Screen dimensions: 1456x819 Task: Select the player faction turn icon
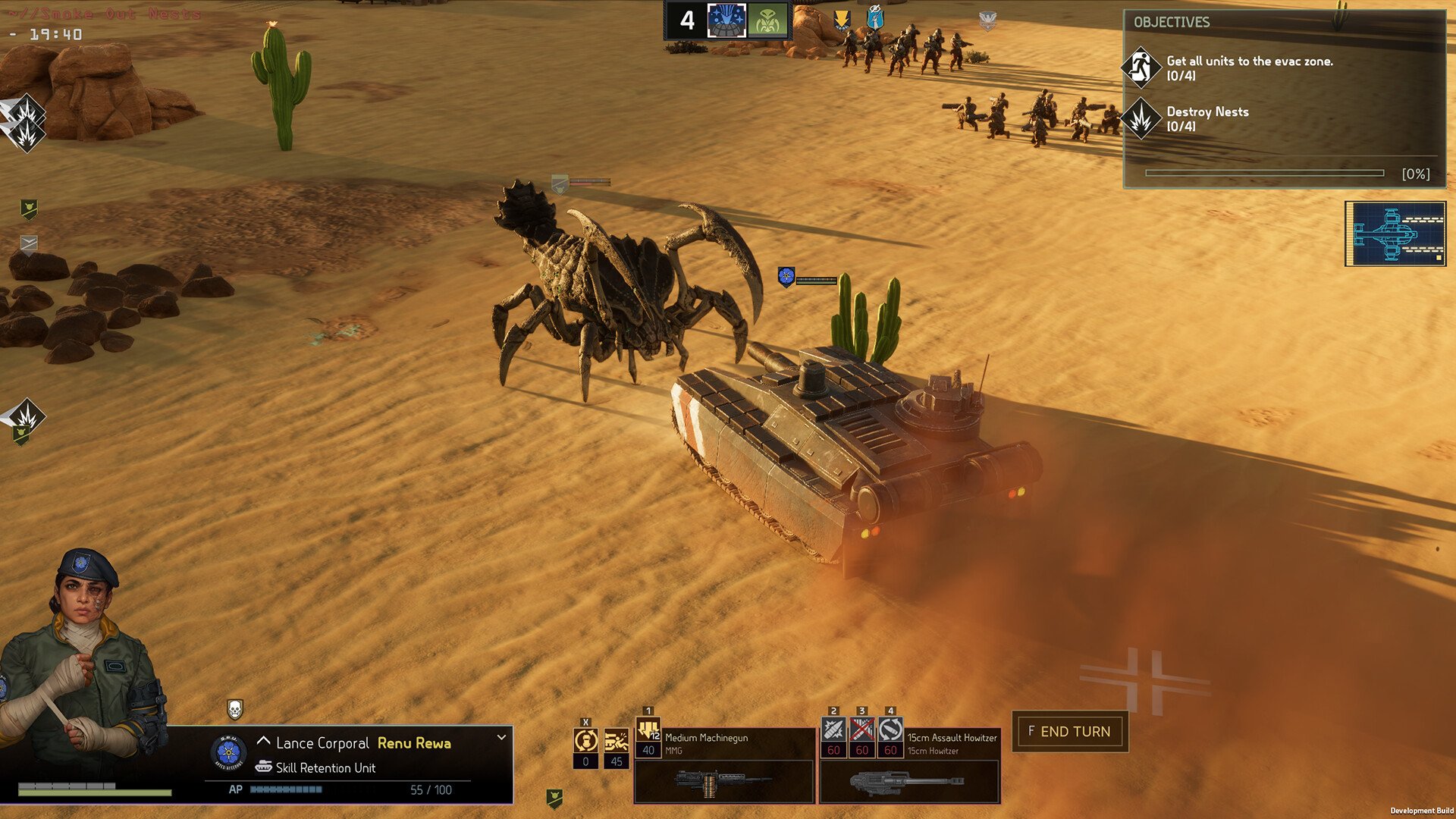pos(726,20)
